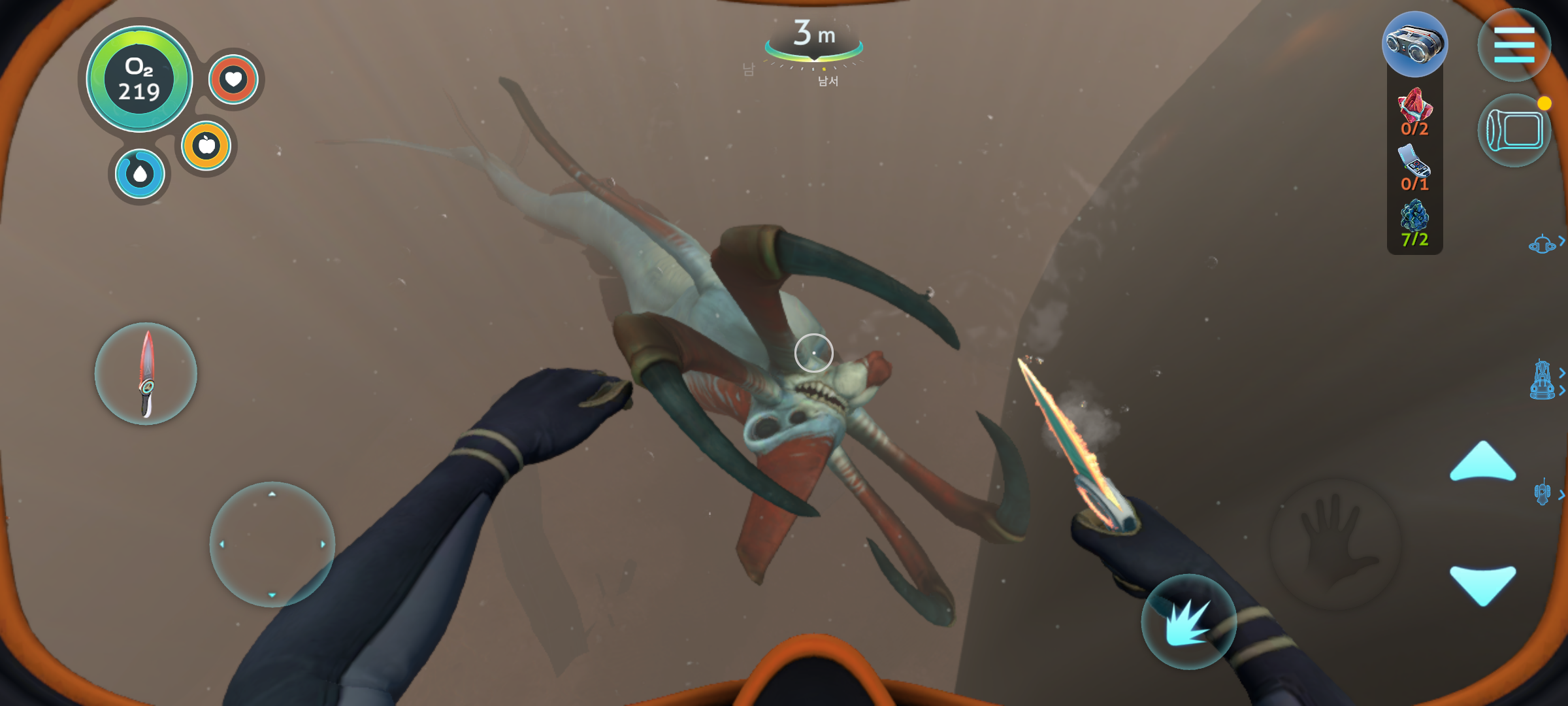Tap the apple food indicator
This screenshot has height=706, width=1568.
206,145
